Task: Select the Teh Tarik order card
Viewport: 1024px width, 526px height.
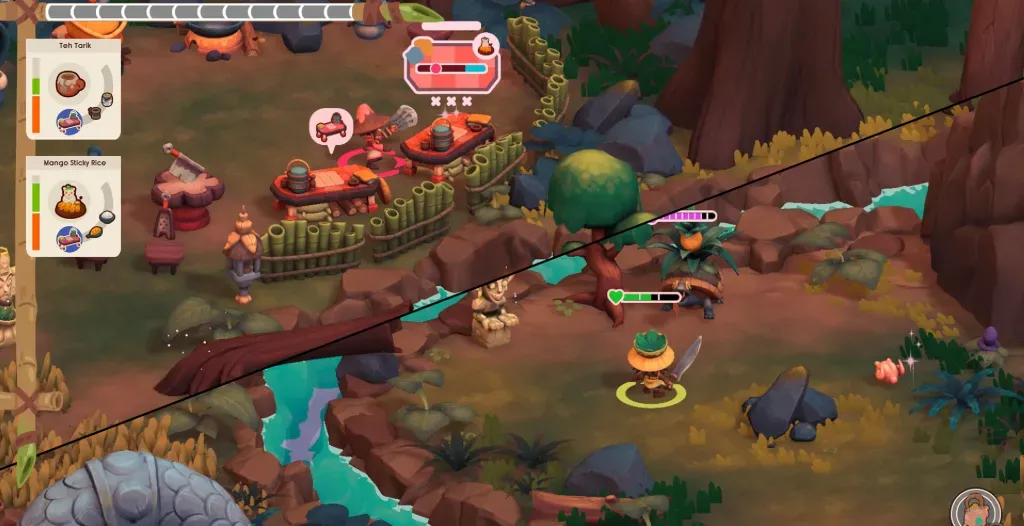Action: pos(74,89)
